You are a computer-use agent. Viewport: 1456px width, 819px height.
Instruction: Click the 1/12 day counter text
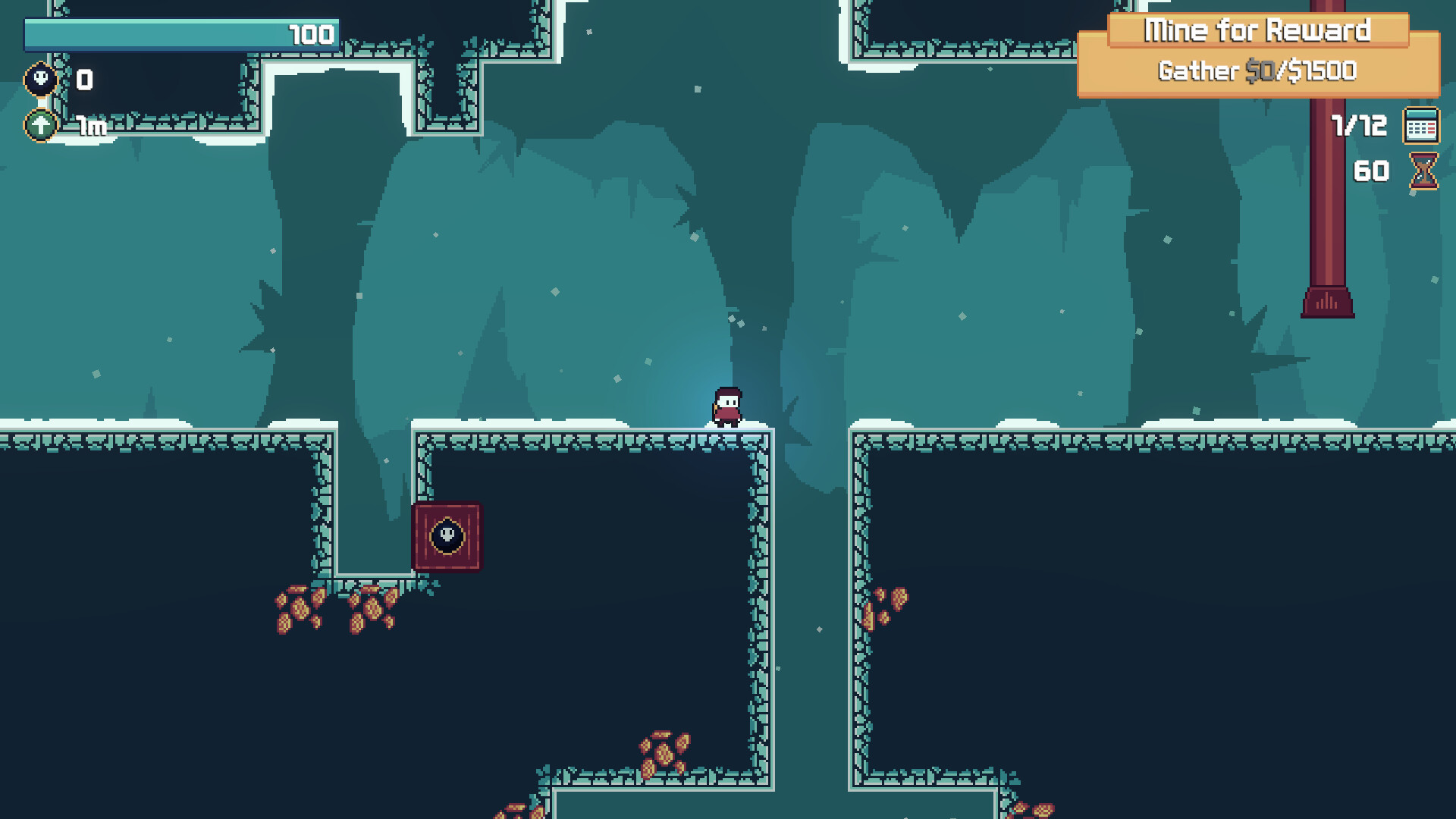click(1357, 124)
